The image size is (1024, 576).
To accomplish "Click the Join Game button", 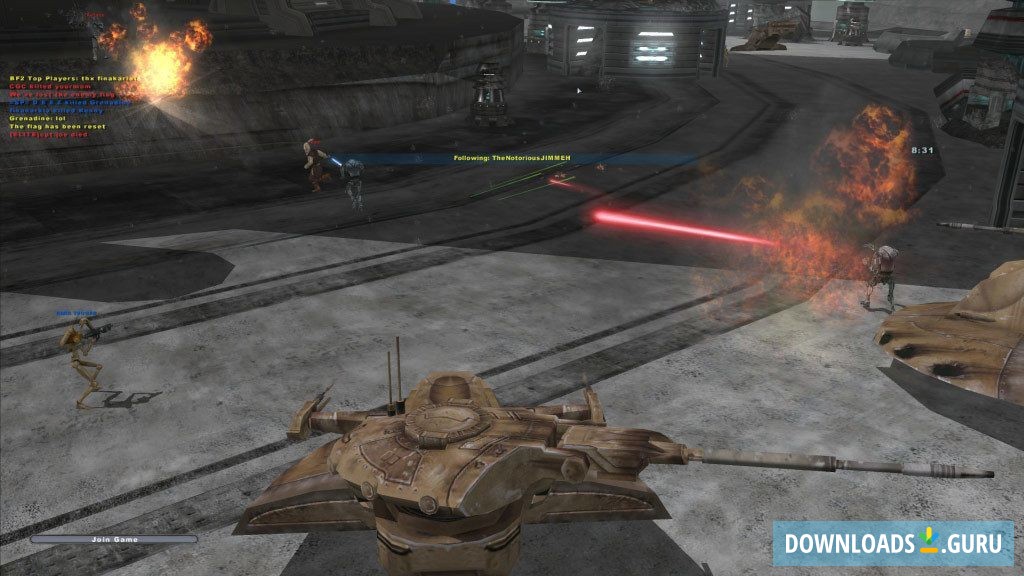I will coord(114,539).
